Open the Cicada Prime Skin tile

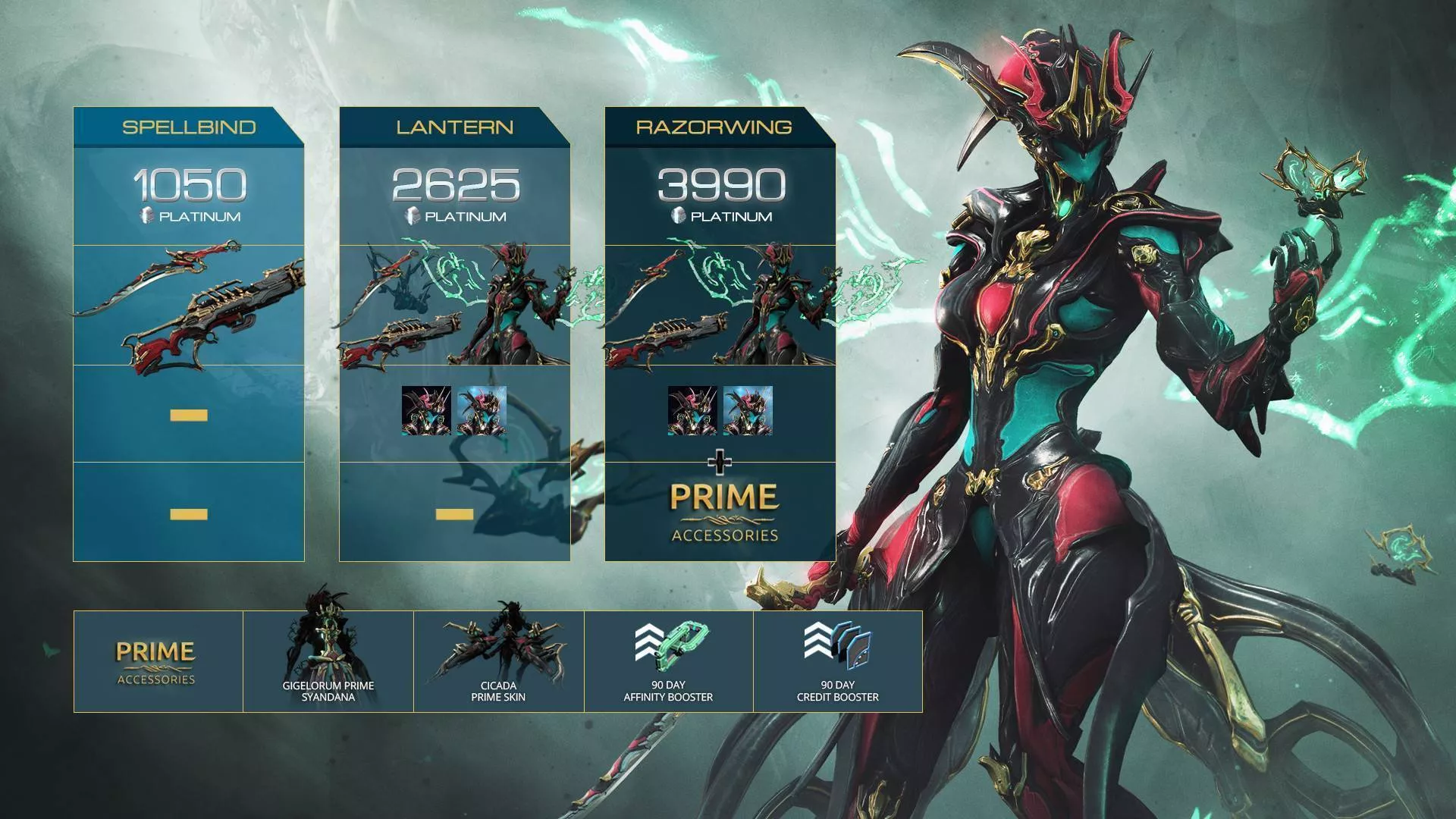coord(498,661)
